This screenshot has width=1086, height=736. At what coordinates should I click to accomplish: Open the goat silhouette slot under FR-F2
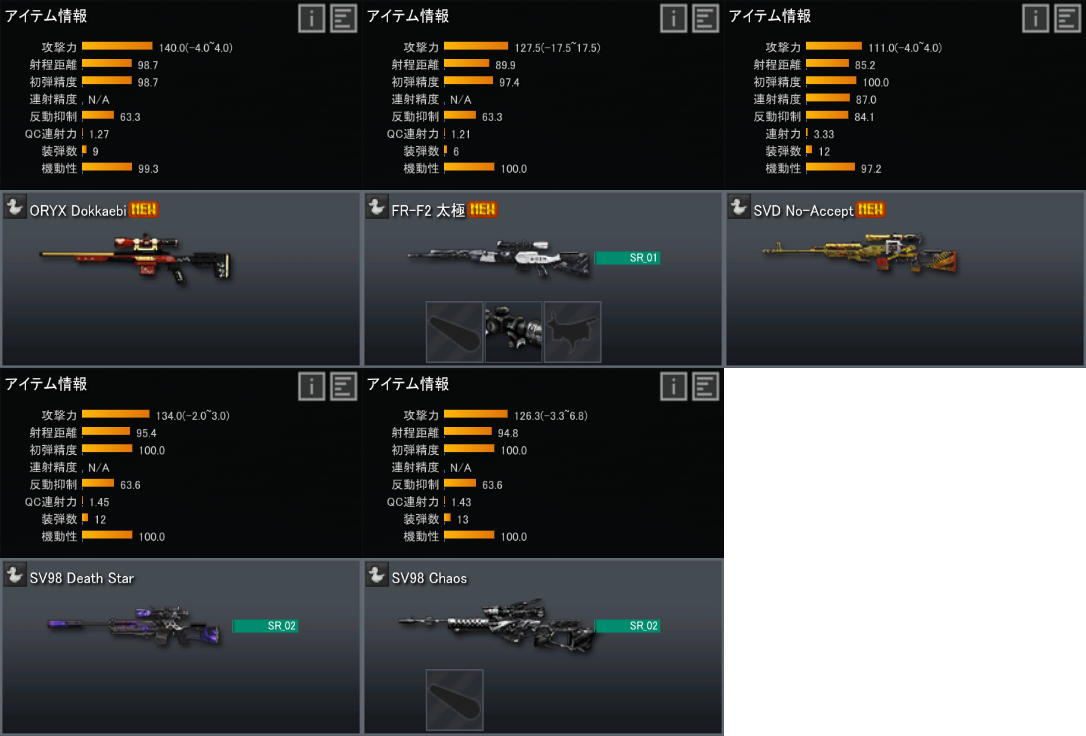coord(573,332)
